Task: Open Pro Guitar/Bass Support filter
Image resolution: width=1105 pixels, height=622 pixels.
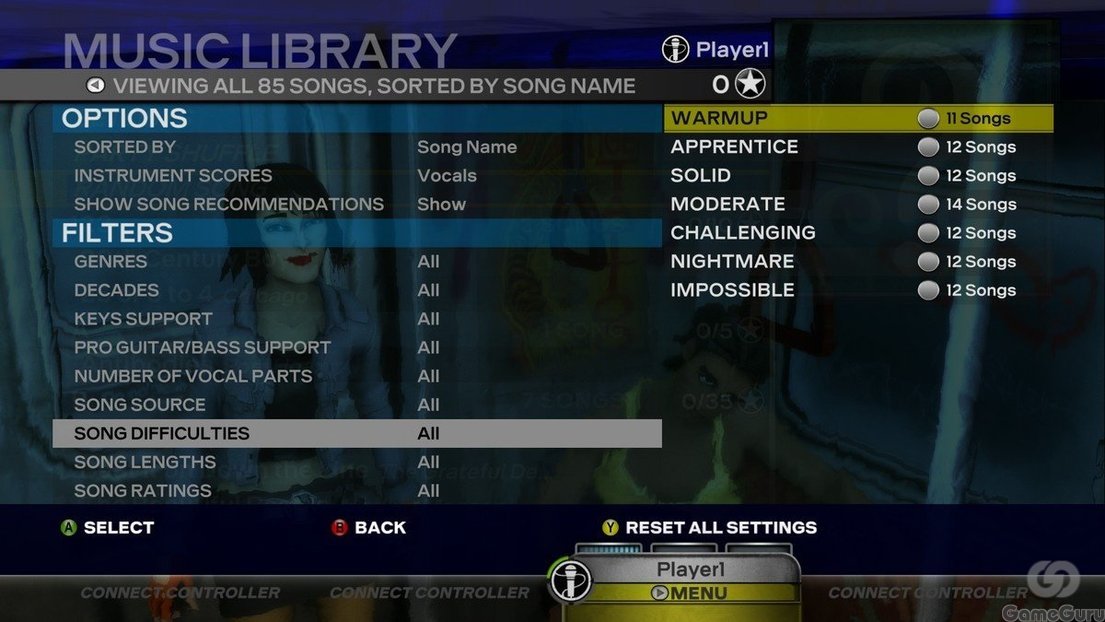Action: [202, 348]
